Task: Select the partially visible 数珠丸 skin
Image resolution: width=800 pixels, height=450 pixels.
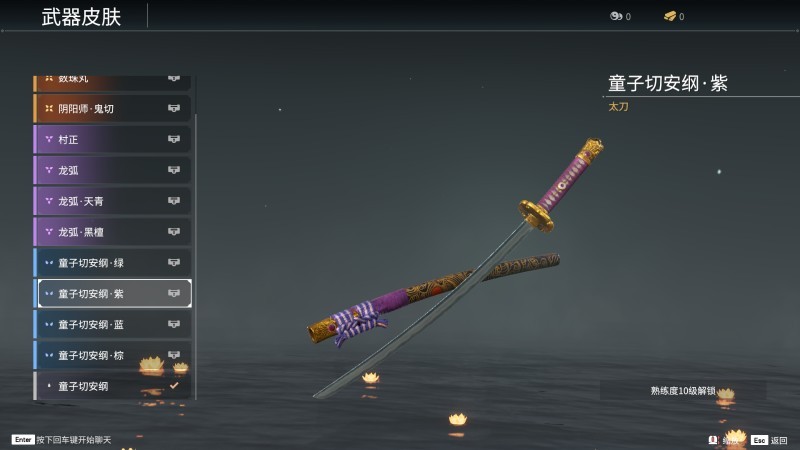Action: tap(112, 80)
